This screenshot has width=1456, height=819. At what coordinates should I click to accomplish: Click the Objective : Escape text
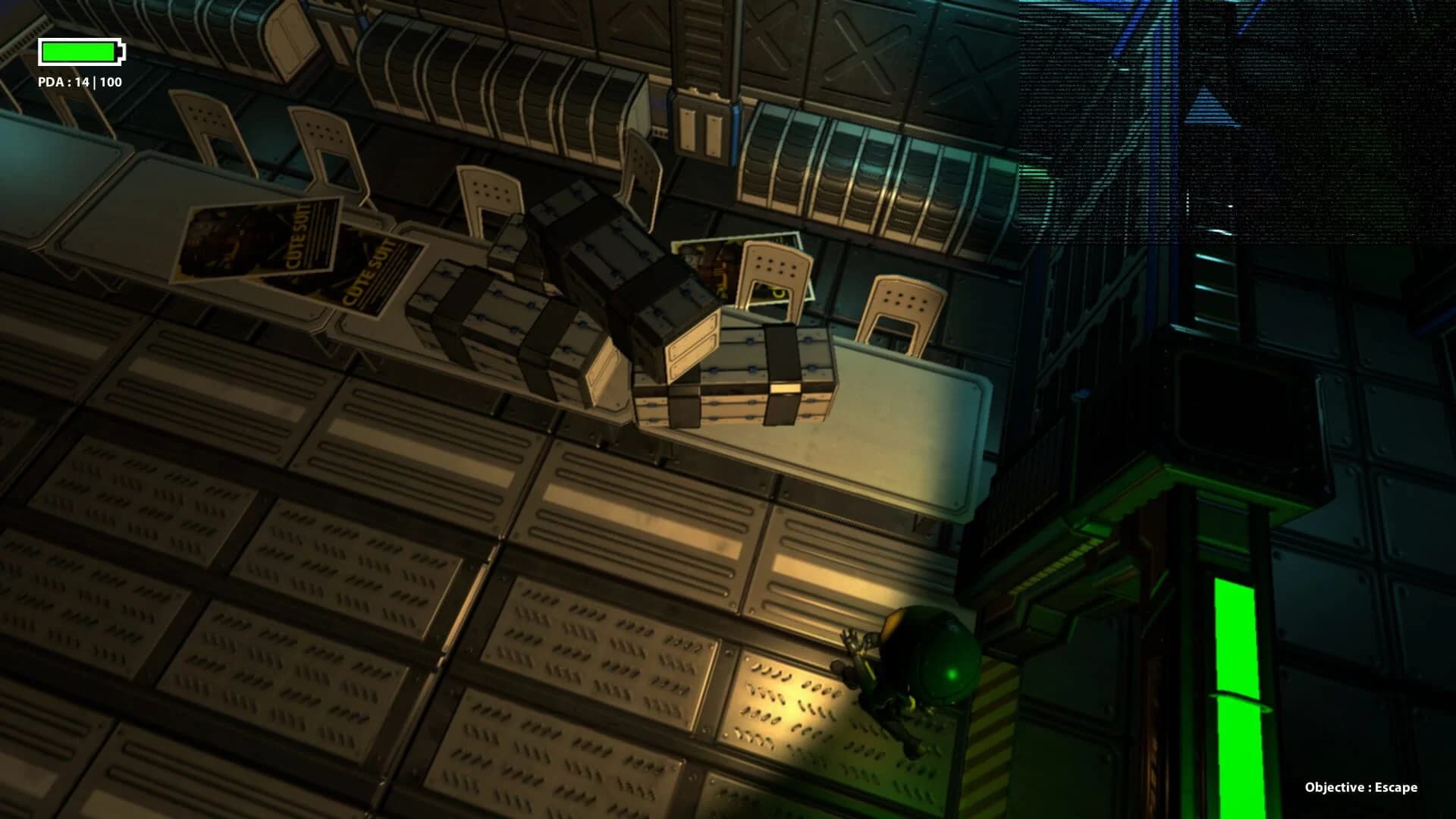coord(1365,789)
